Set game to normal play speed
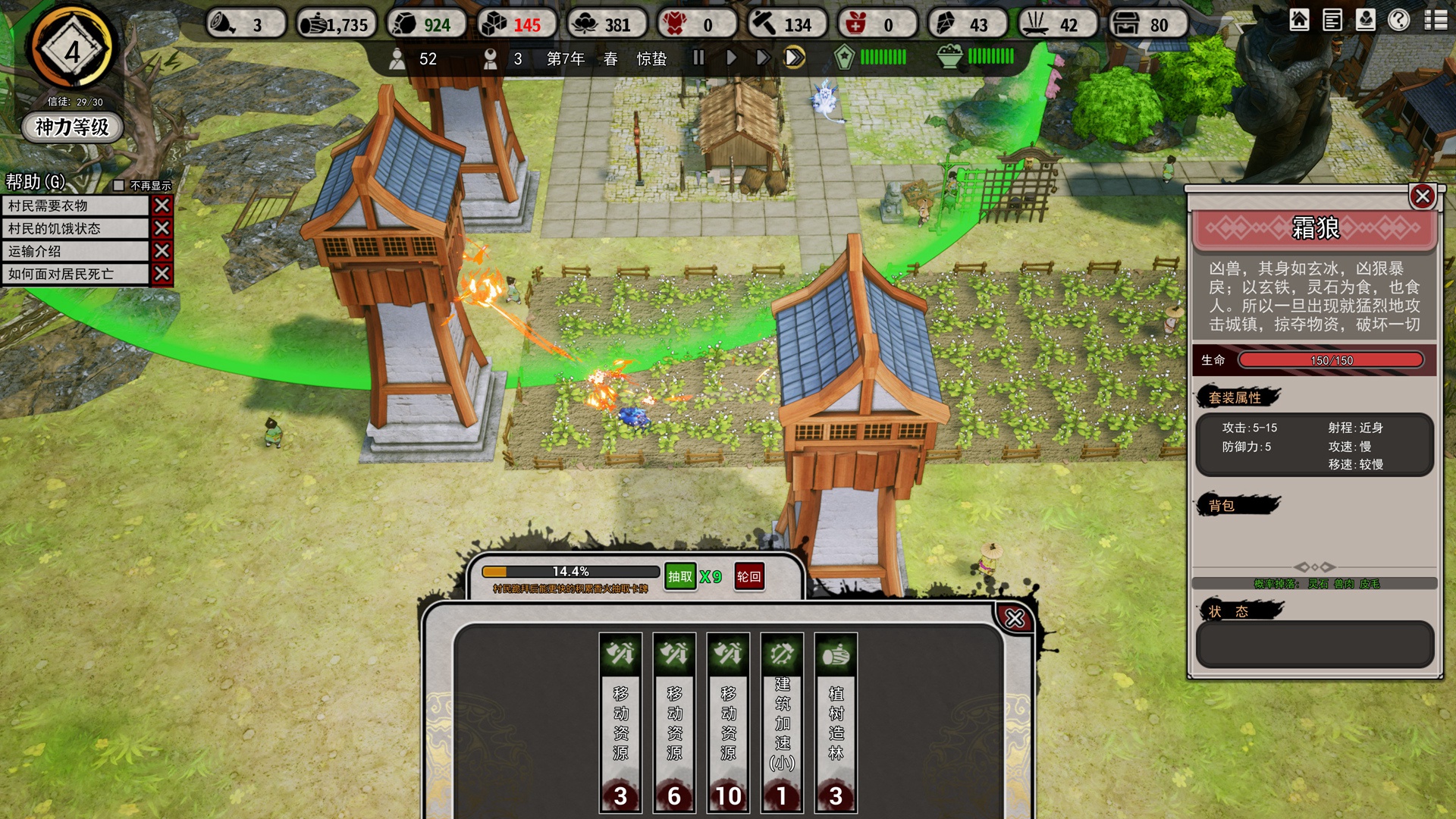Image resolution: width=1456 pixels, height=819 pixels. click(x=731, y=58)
